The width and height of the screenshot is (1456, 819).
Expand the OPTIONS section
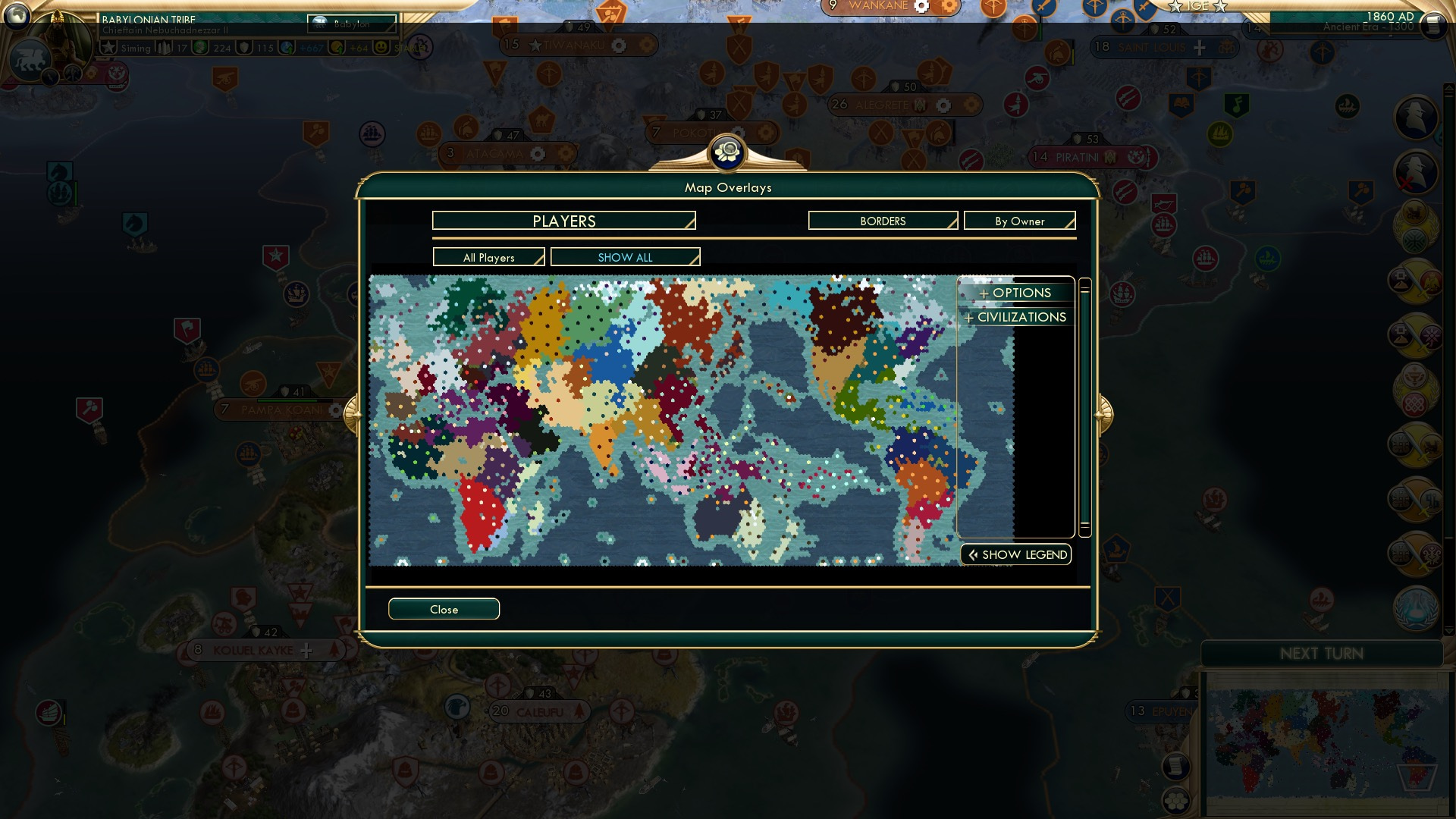(1016, 293)
